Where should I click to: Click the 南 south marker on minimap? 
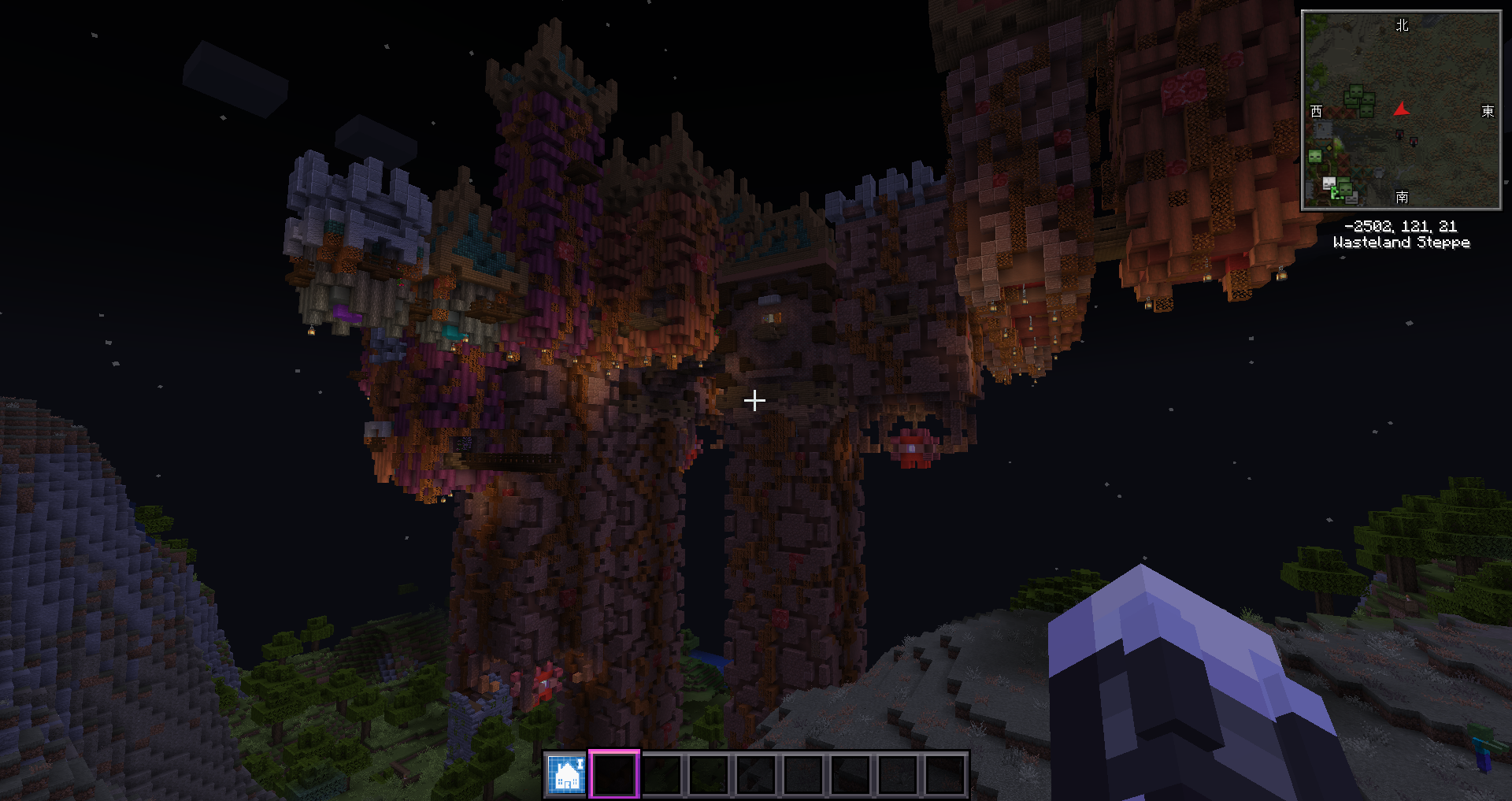coord(1402,196)
